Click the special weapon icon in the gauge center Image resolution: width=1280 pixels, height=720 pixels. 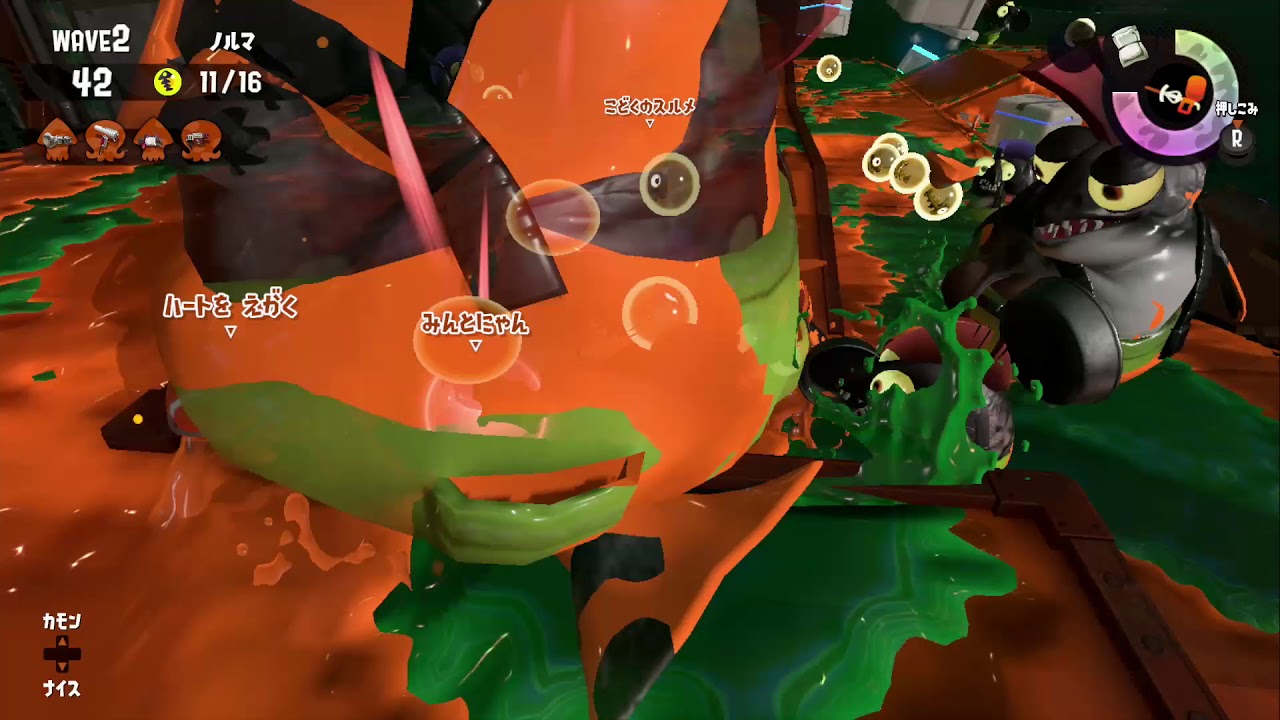(1182, 95)
